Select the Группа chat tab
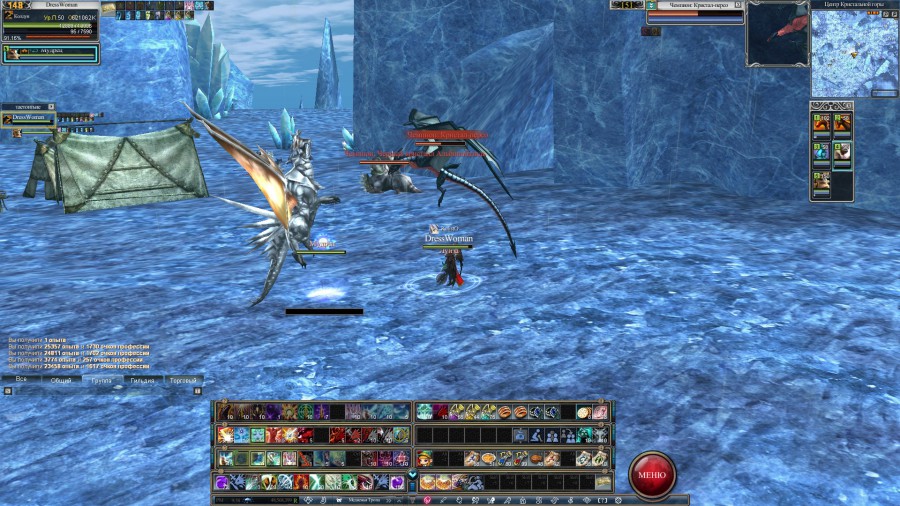The height and width of the screenshot is (506, 900). [101, 380]
